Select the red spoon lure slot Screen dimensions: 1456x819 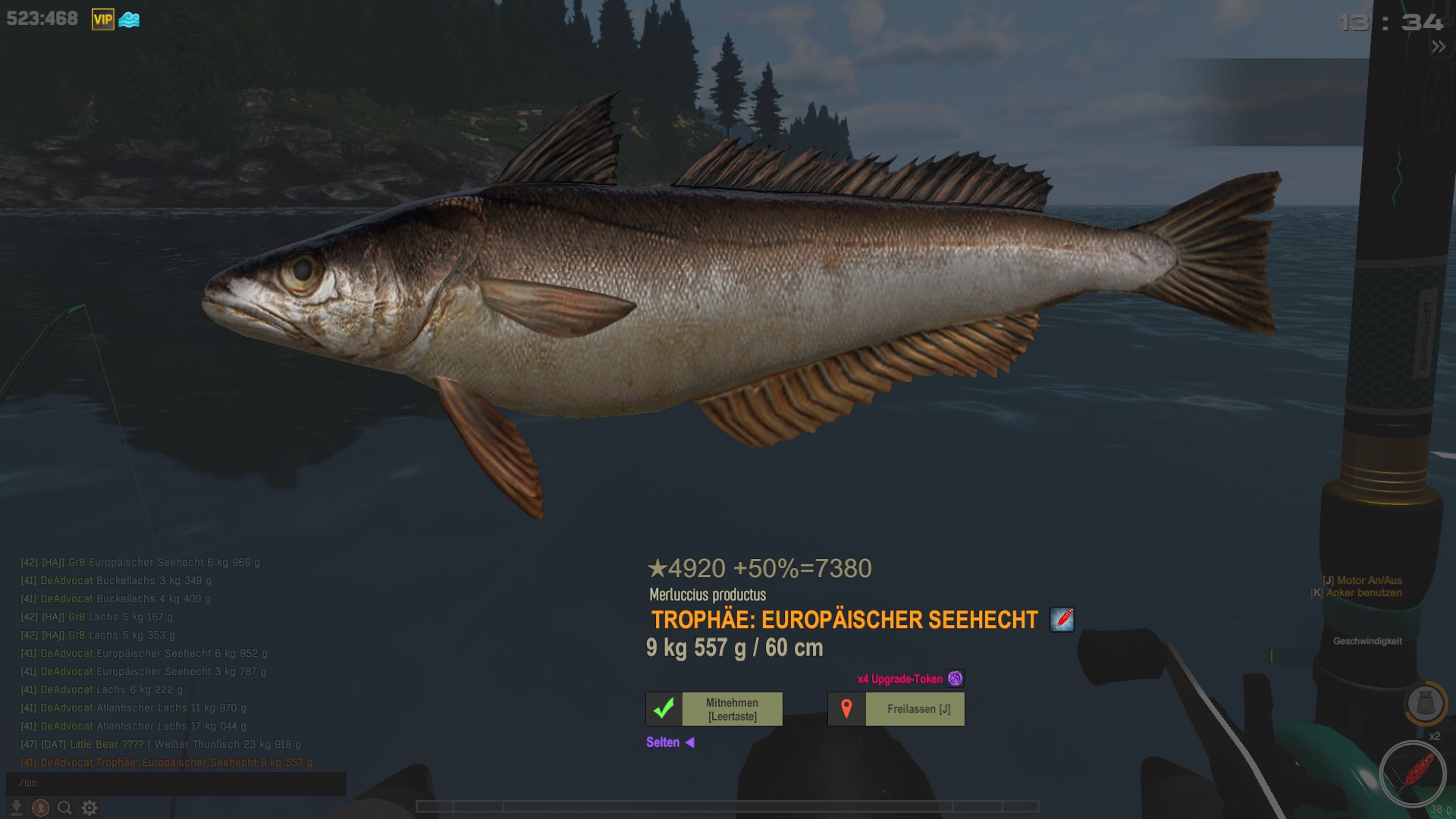point(1413,774)
